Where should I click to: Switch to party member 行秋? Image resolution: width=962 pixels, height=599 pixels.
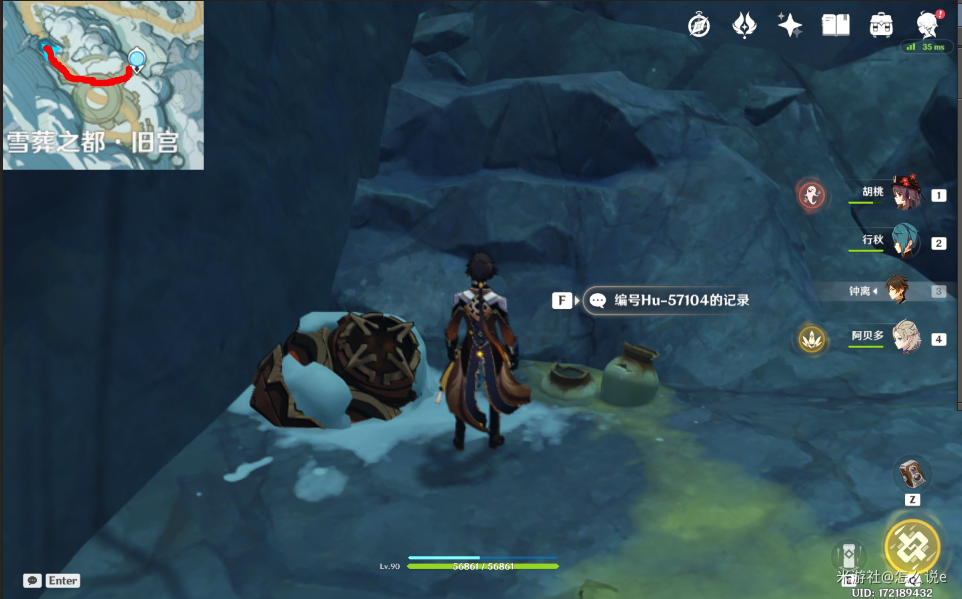905,242
